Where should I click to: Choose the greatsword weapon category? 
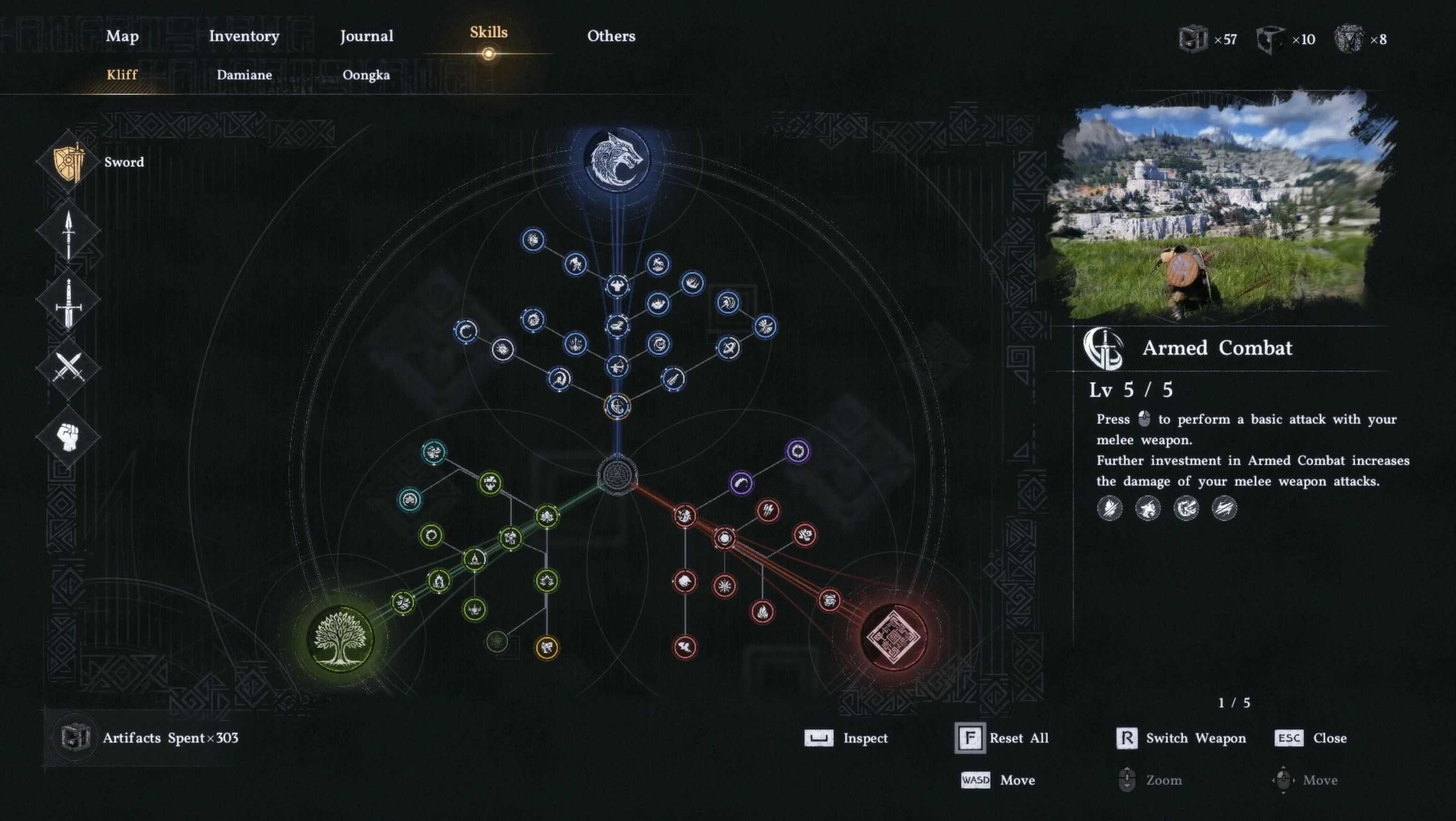pos(69,301)
